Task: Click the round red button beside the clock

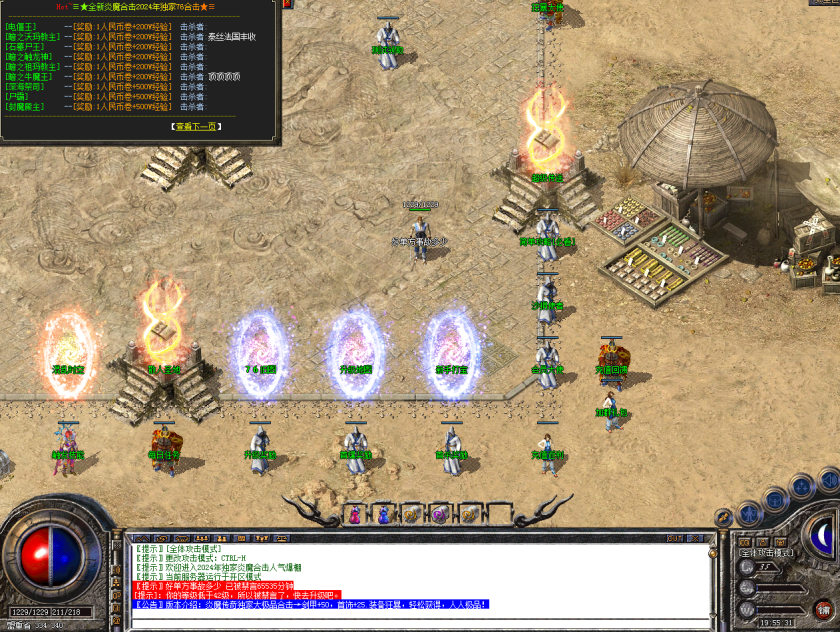Action: click(824, 608)
